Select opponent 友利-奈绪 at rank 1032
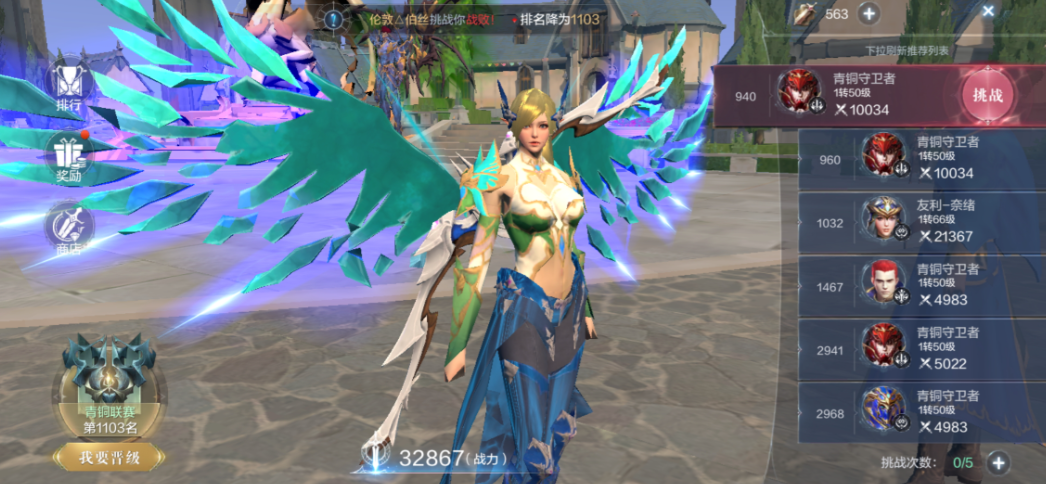Screen dimensions: 1046x484 click(x=920, y=223)
